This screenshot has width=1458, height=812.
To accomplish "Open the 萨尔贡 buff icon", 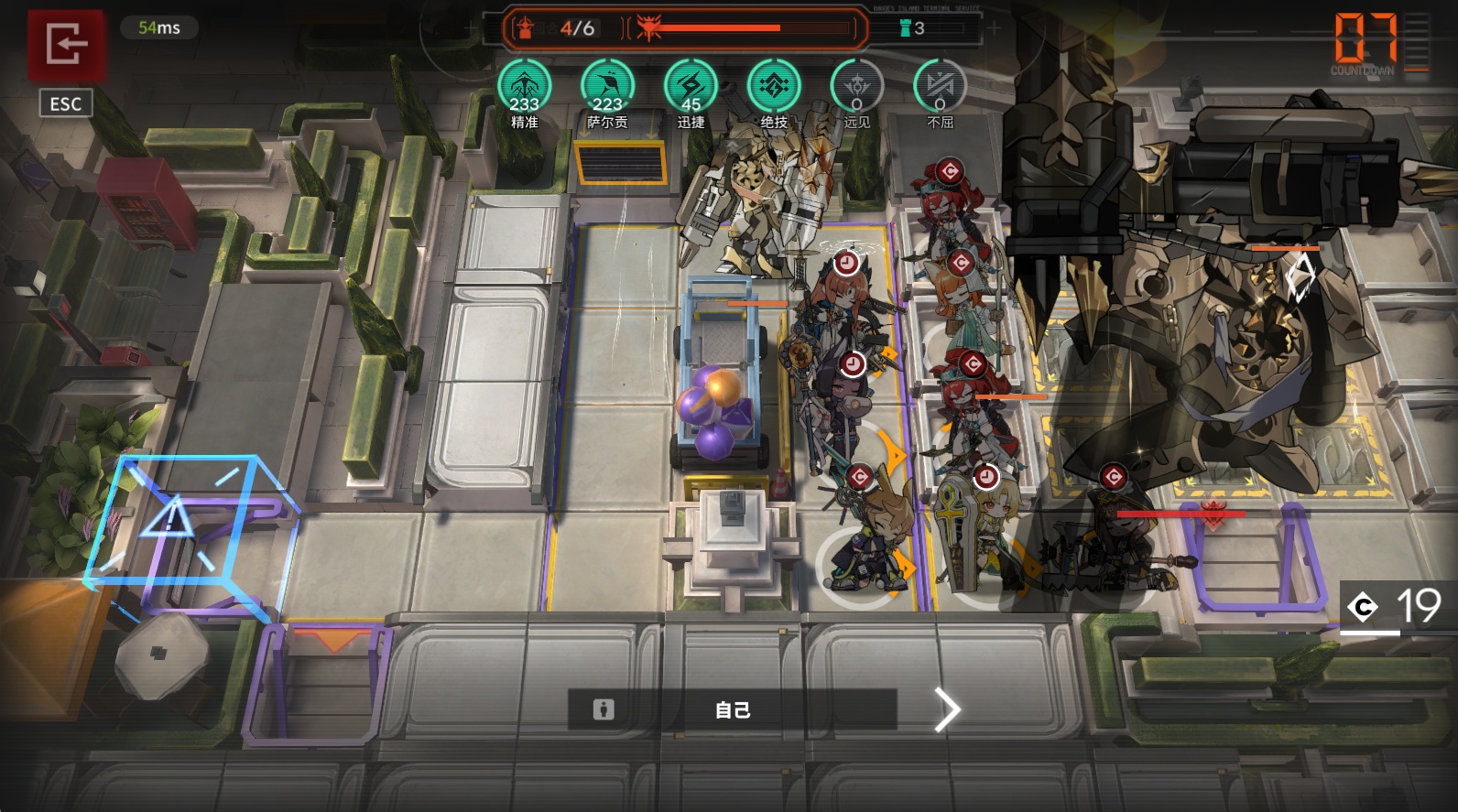I will [607, 88].
